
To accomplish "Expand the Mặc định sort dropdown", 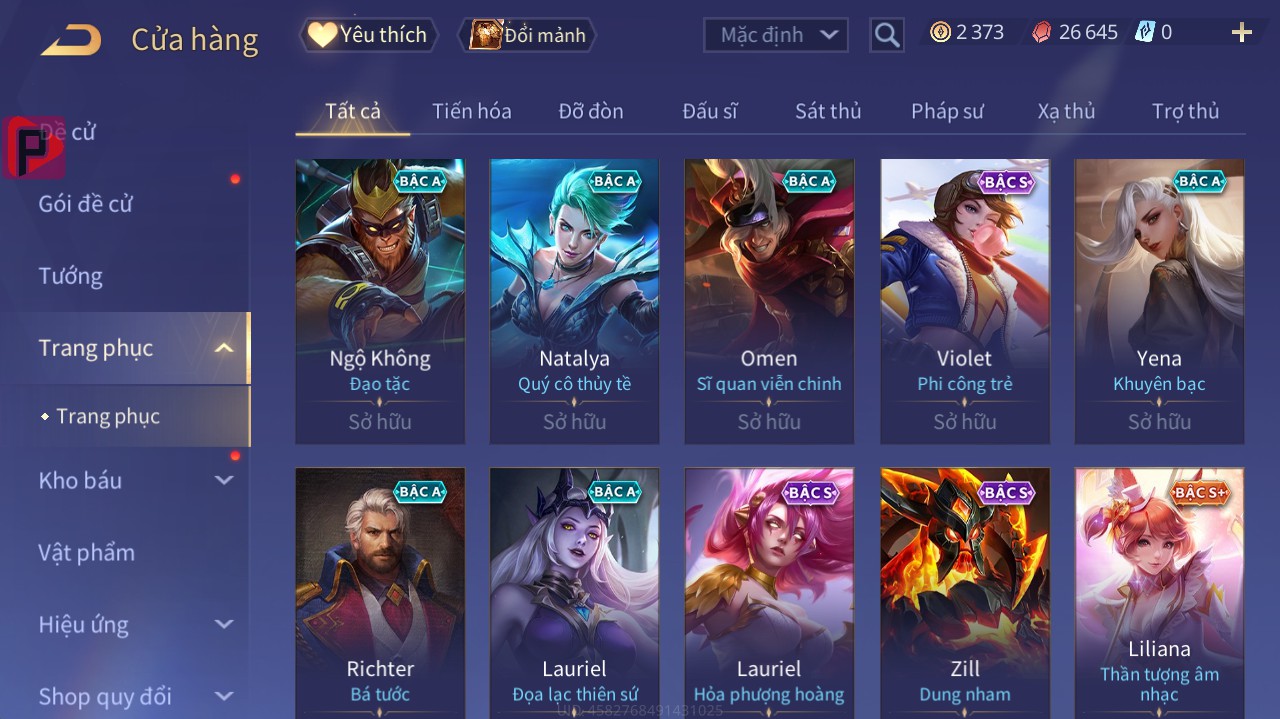I will (776, 35).
